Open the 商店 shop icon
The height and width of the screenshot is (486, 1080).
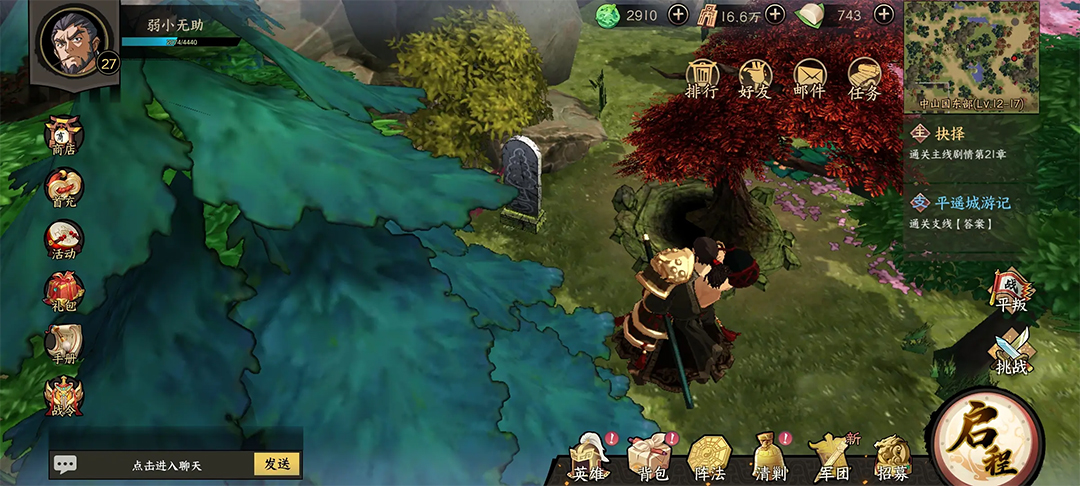pos(63,138)
